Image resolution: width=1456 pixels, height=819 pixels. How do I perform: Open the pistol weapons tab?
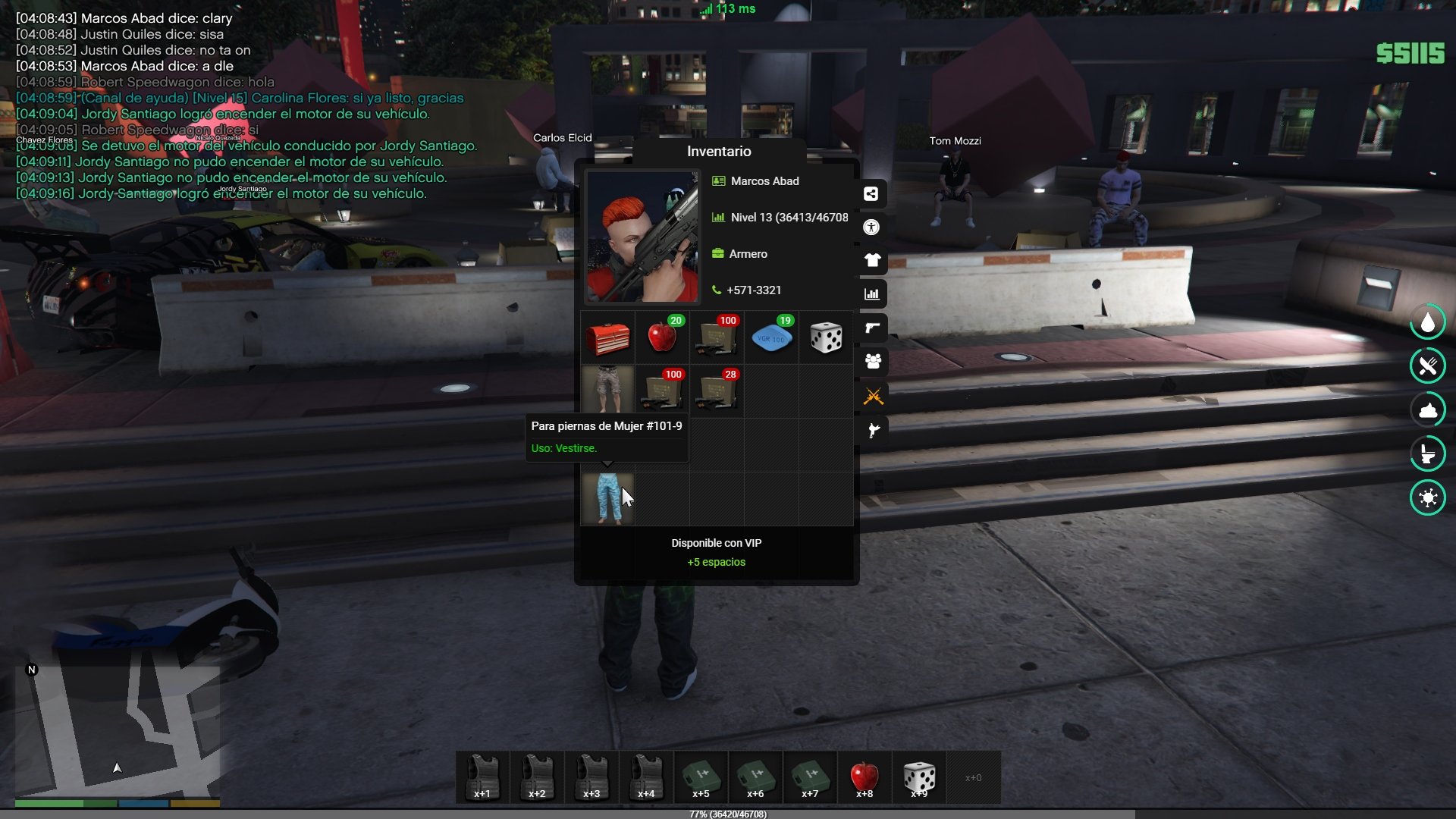(872, 328)
